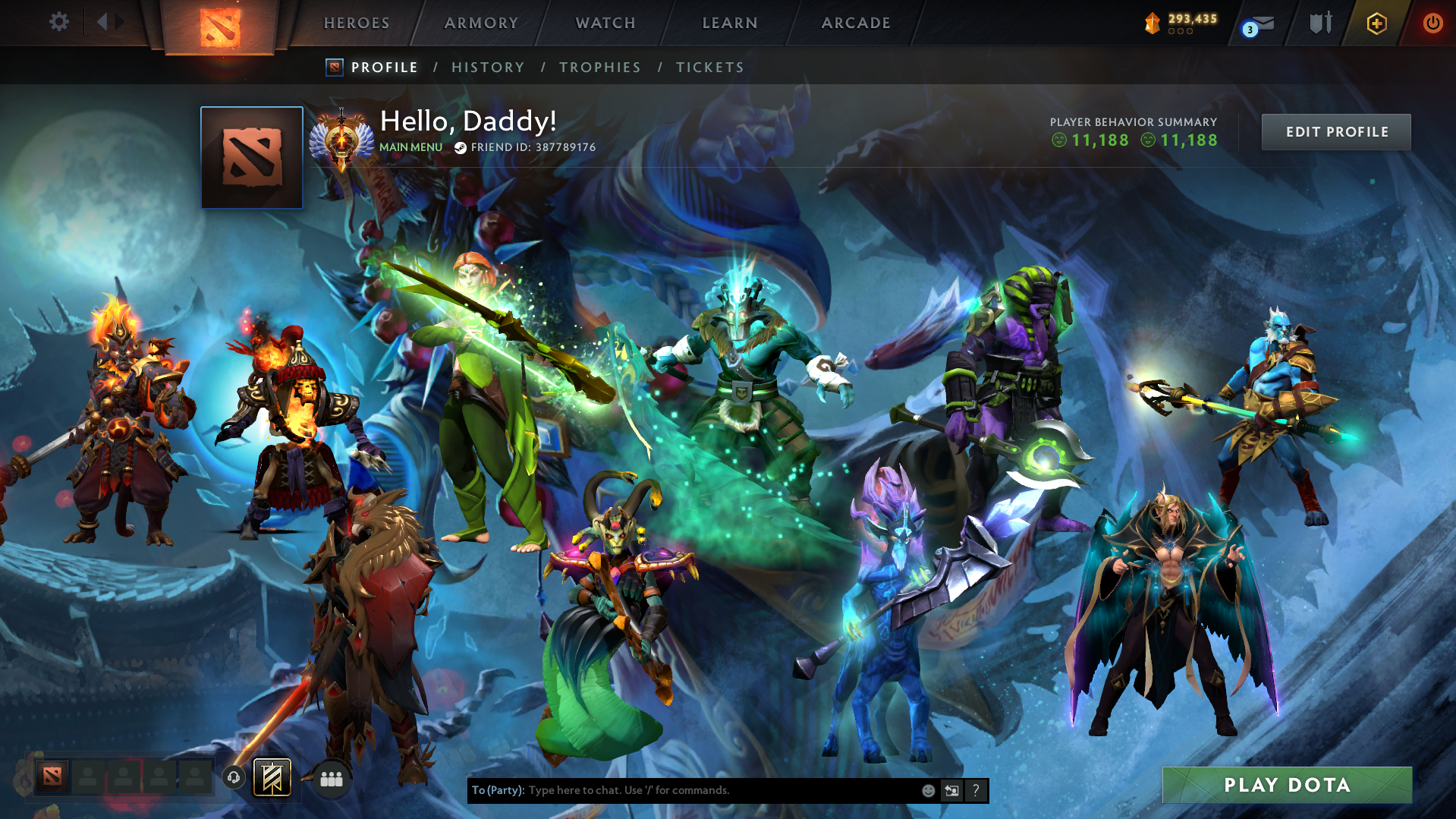Open the Heroes menu
The width and height of the screenshot is (1456, 819).
tap(357, 23)
